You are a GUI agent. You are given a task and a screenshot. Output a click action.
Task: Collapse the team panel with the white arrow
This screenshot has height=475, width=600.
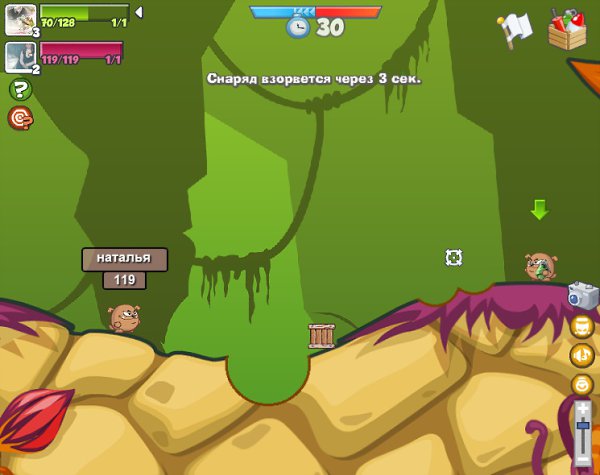pyautogui.click(x=139, y=13)
